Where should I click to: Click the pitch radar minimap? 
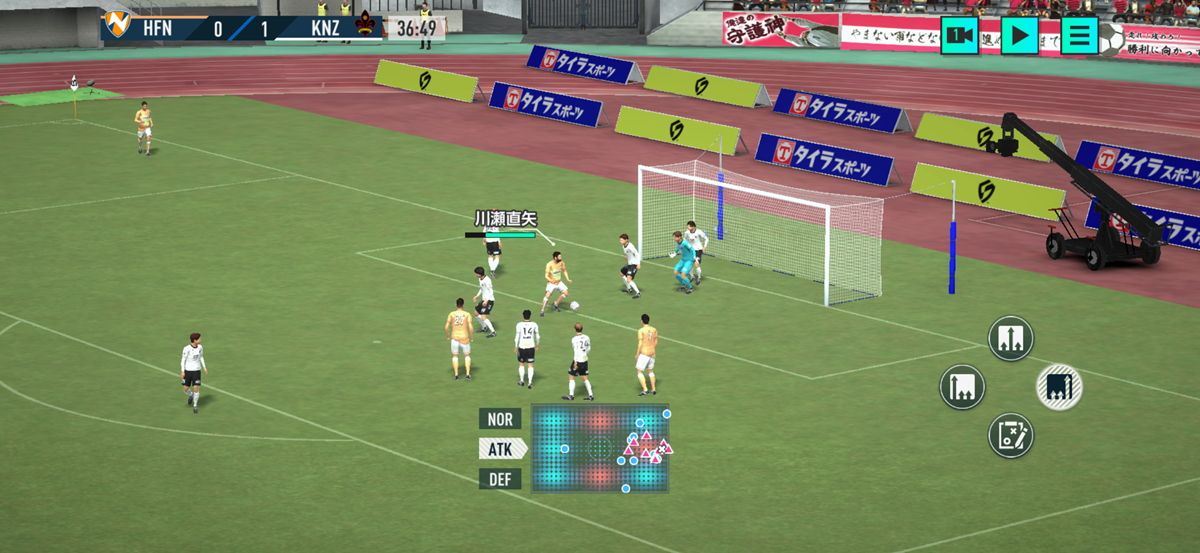[599, 447]
